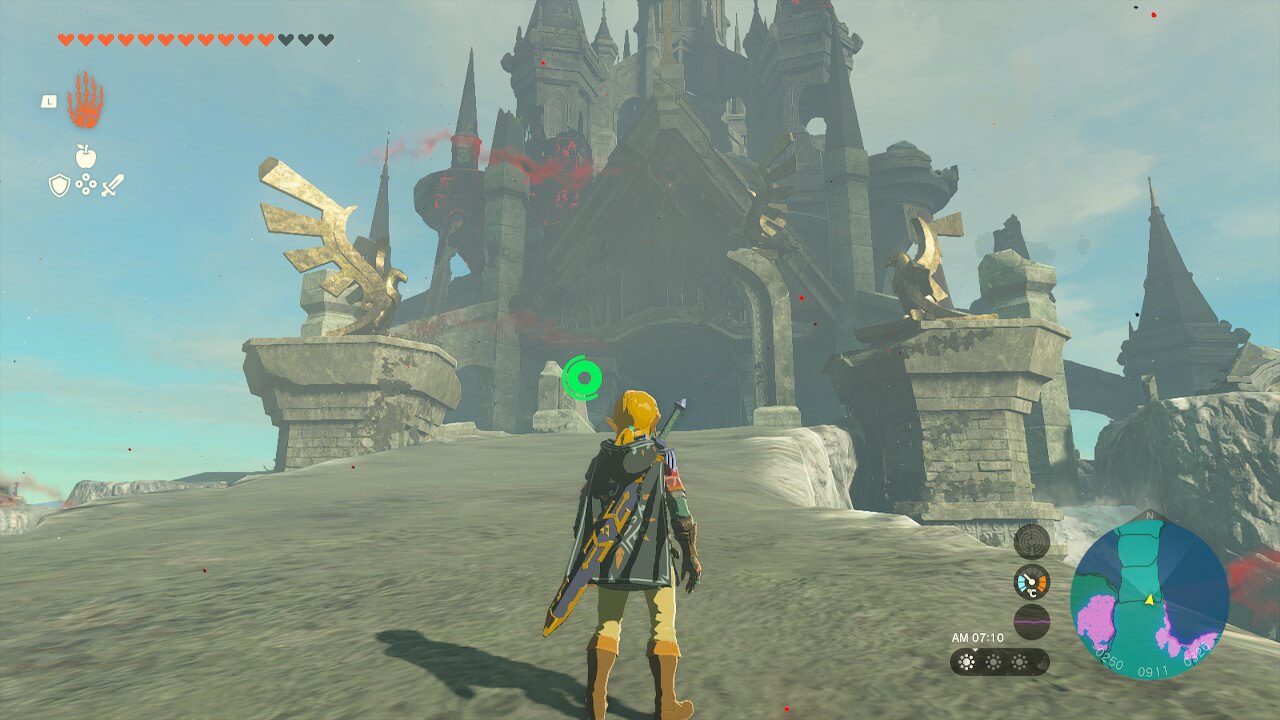The height and width of the screenshot is (720, 1280).
Task: Click the green objective marker
Action: tap(582, 378)
